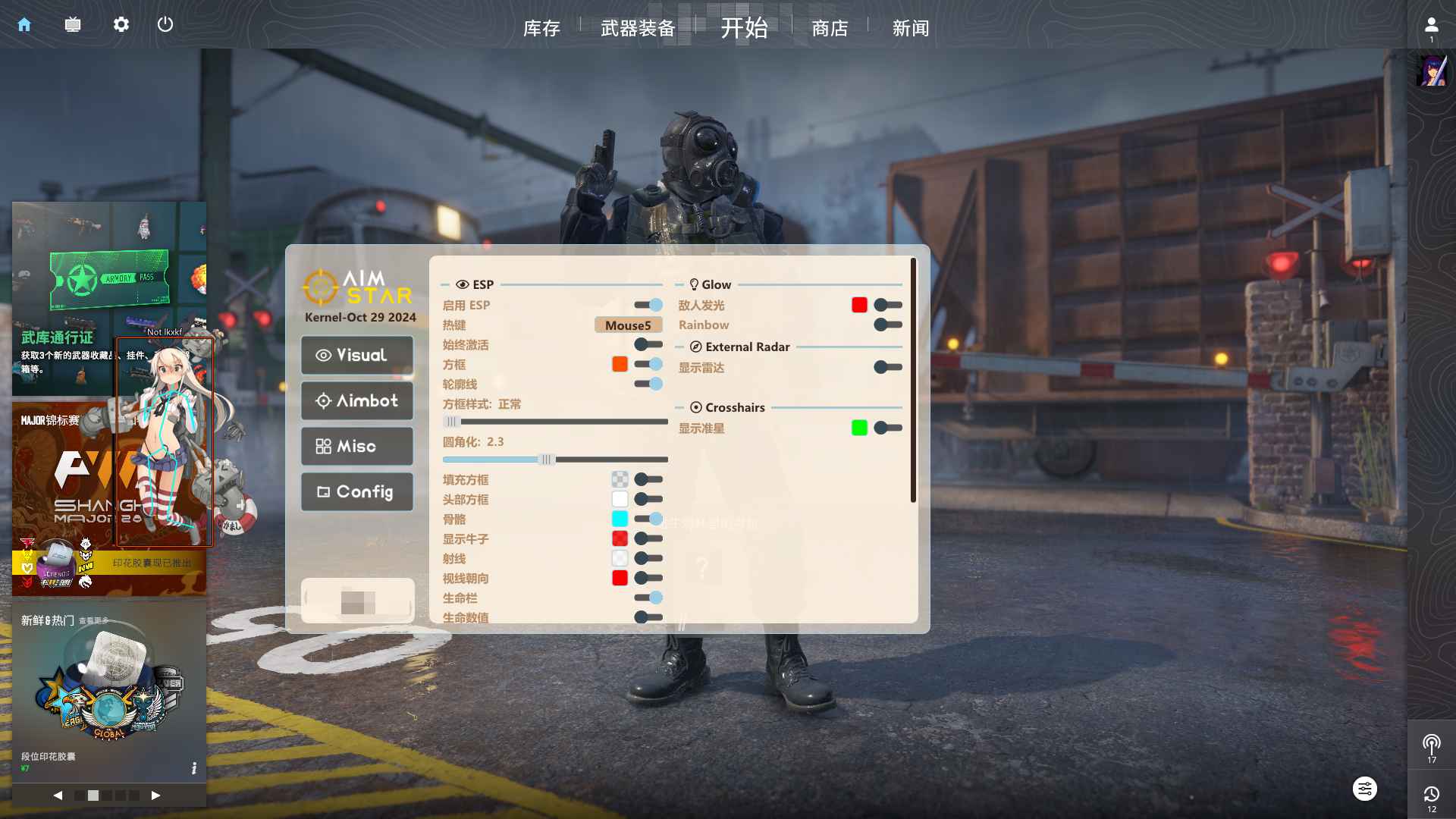Click the alert icon next to the home button

click(73, 24)
